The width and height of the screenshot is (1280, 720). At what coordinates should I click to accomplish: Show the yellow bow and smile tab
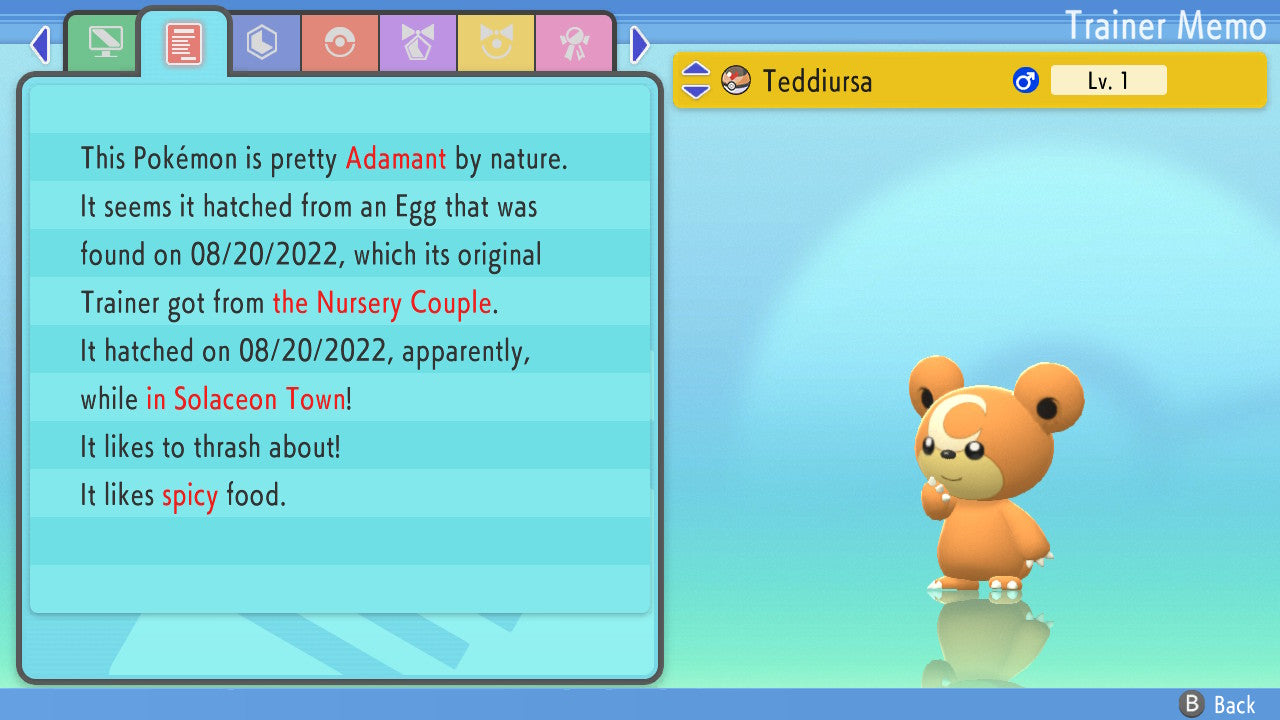(x=496, y=43)
